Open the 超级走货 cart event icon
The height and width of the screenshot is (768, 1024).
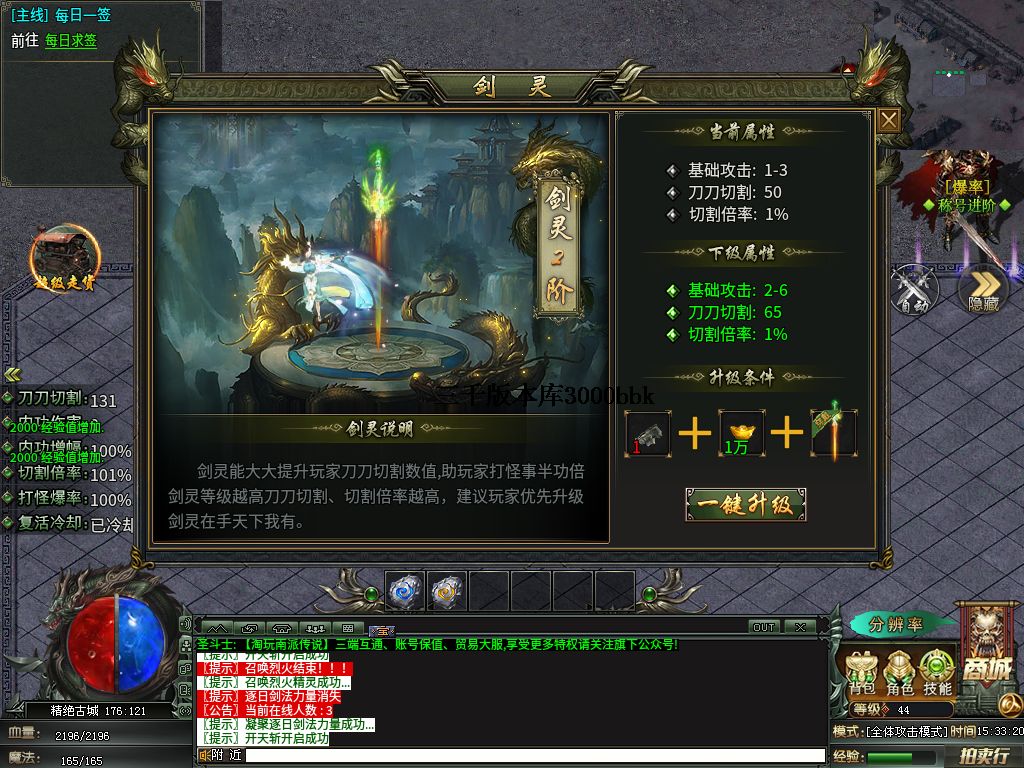pyautogui.click(x=64, y=257)
